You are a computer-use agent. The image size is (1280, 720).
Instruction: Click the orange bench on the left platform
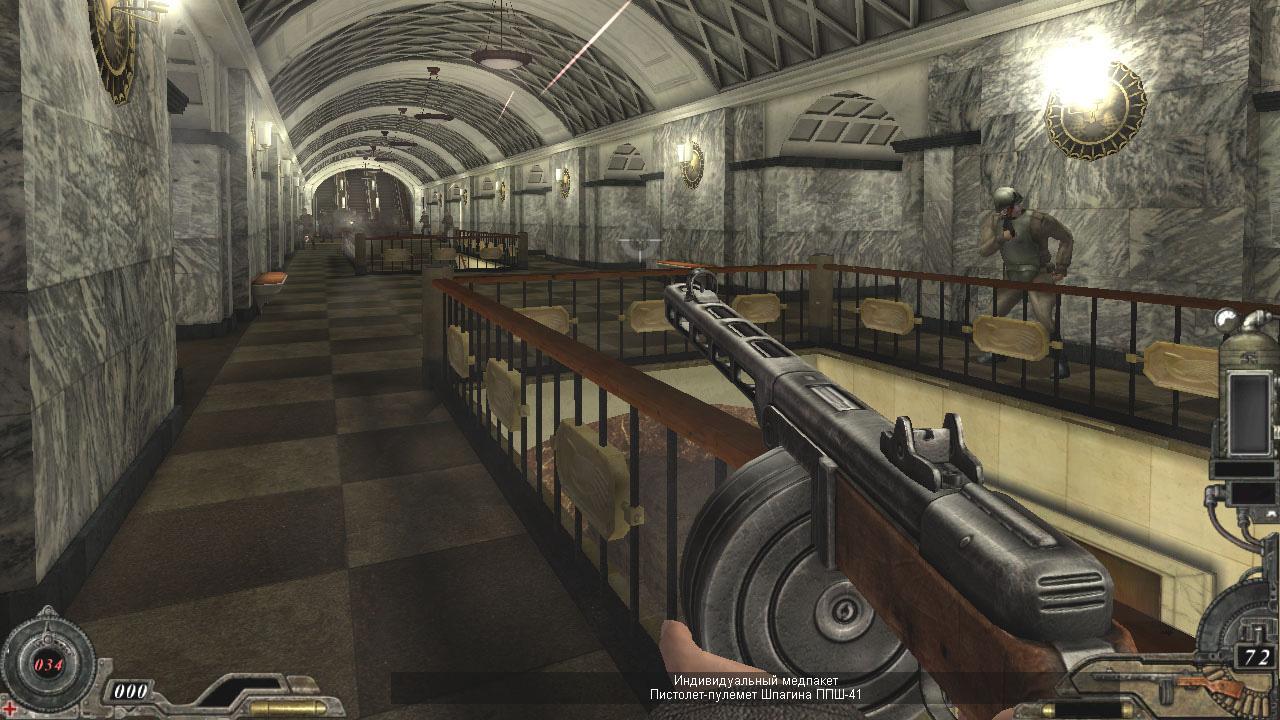pyautogui.click(x=270, y=277)
